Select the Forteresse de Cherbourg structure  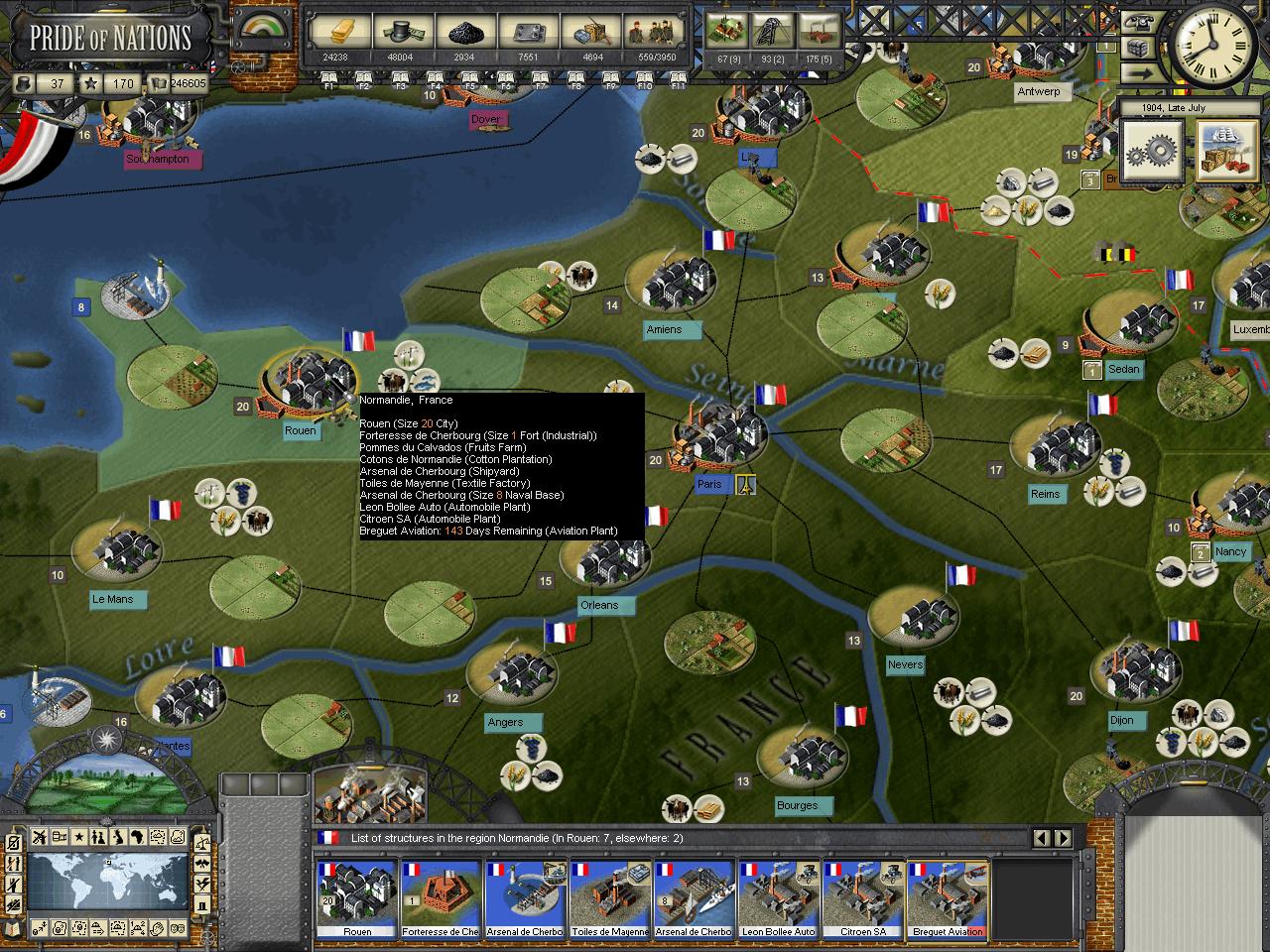441,898
